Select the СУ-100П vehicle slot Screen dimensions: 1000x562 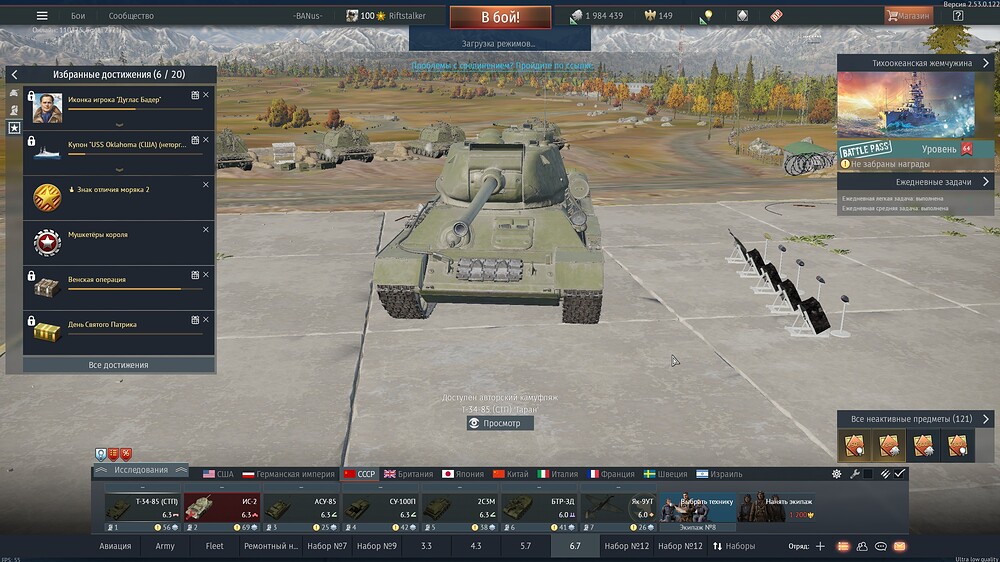coord(380,508)
